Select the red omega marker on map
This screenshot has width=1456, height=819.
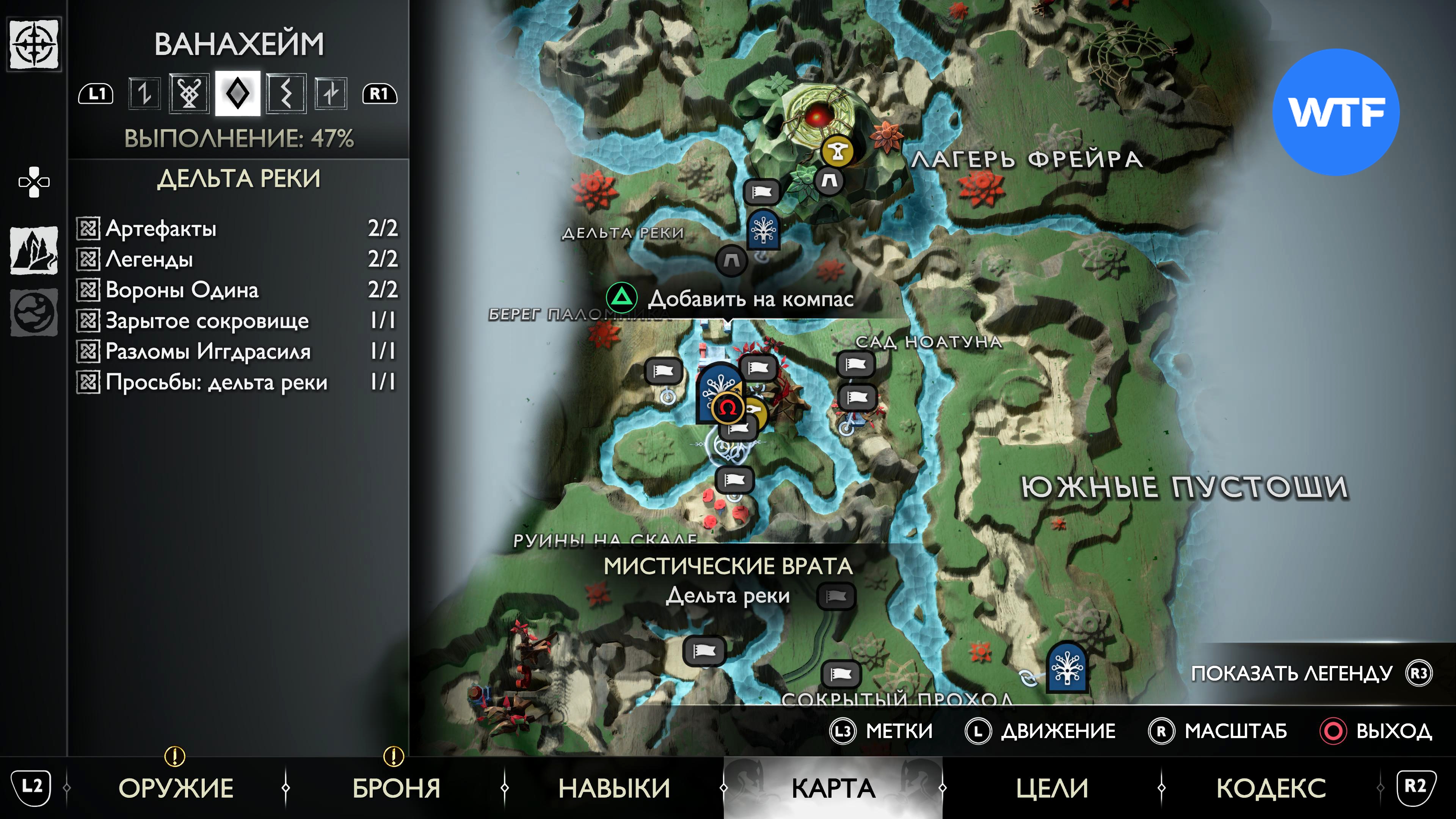(728, 407)
